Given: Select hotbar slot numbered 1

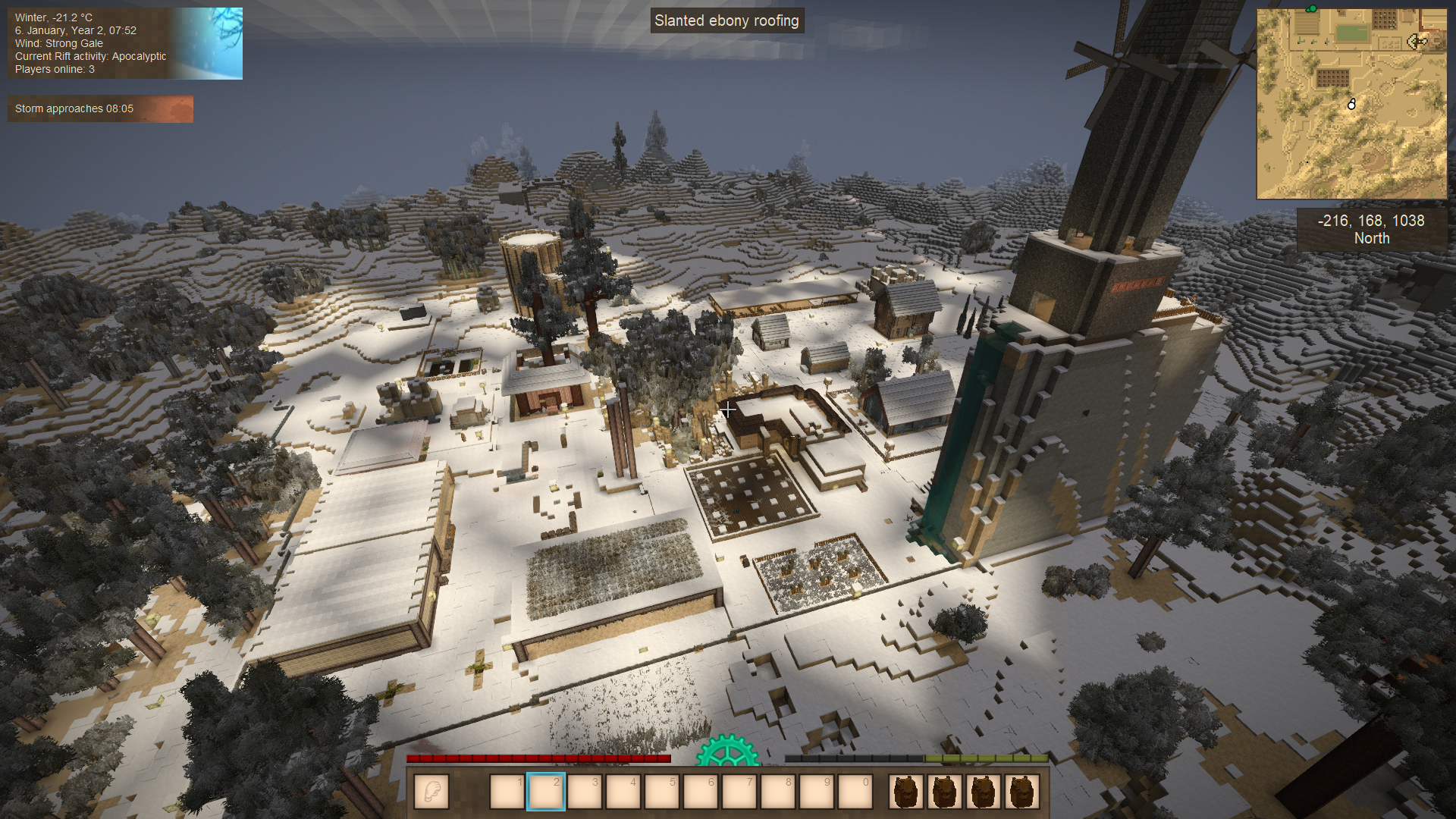Looking at the screenshot, I should pyautogui.click(x=507, y=792).
